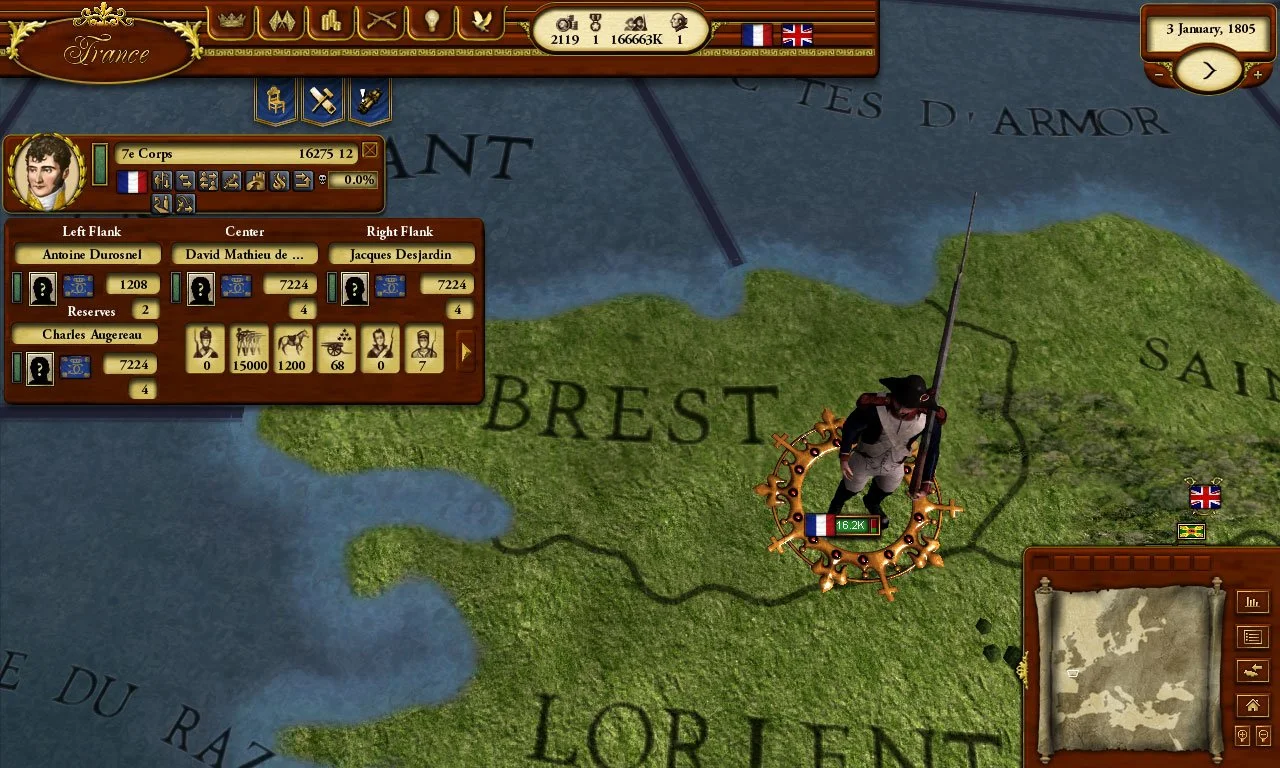Open the crossed muskets military icon
This screenshot has width=1280, height=768.
[381, 22]
